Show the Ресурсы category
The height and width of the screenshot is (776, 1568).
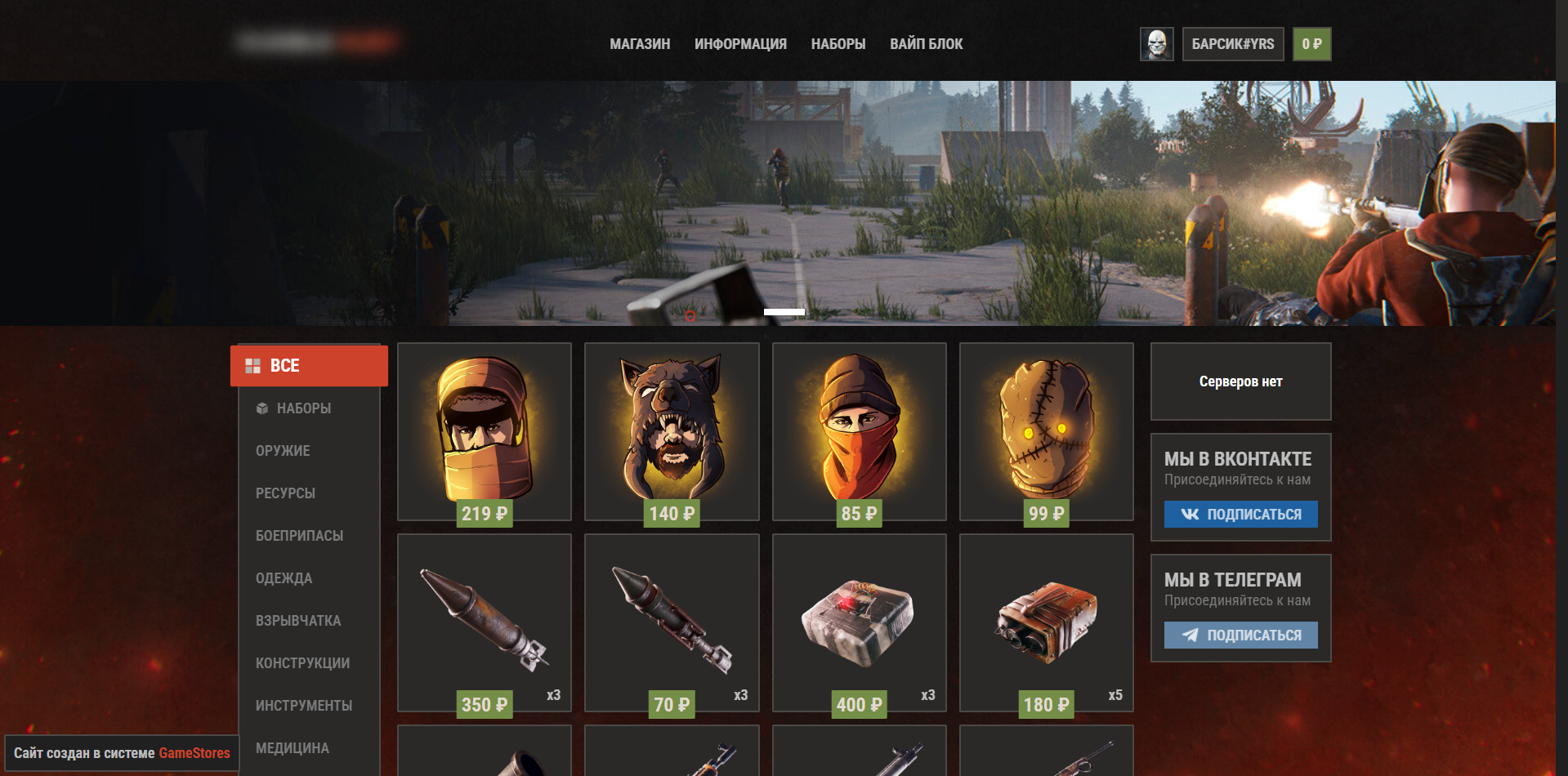click(x=285, y=493)
